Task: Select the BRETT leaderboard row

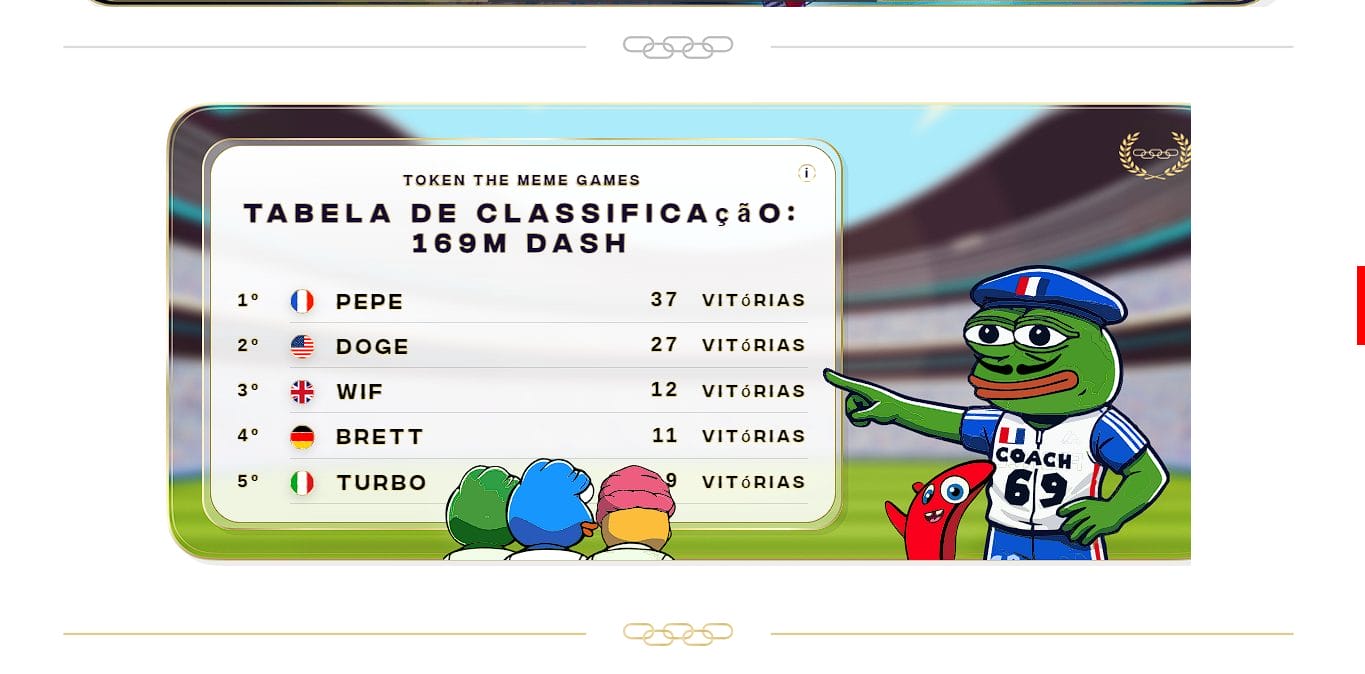Action: (520, 437)
